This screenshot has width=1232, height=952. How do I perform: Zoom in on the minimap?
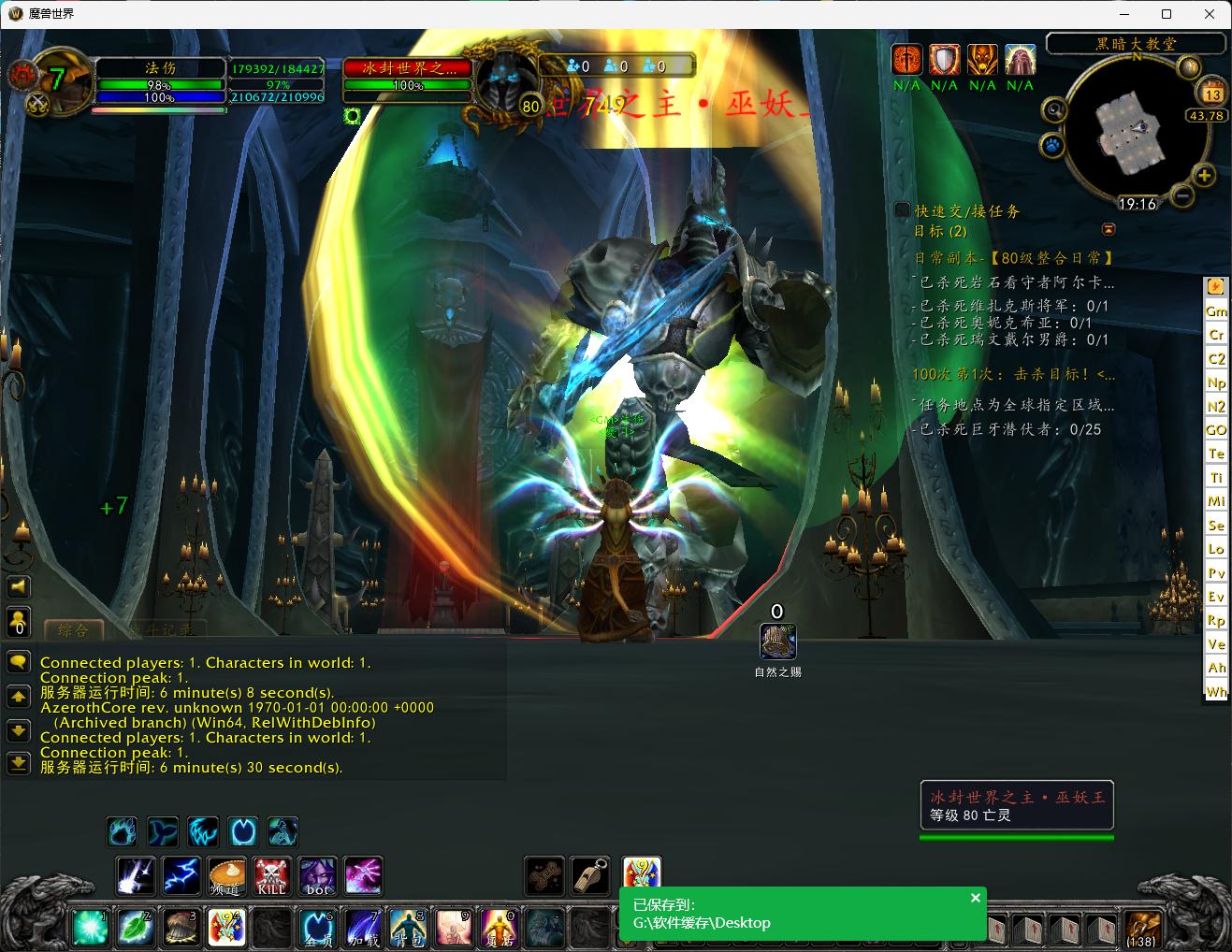click(1204, 175)
